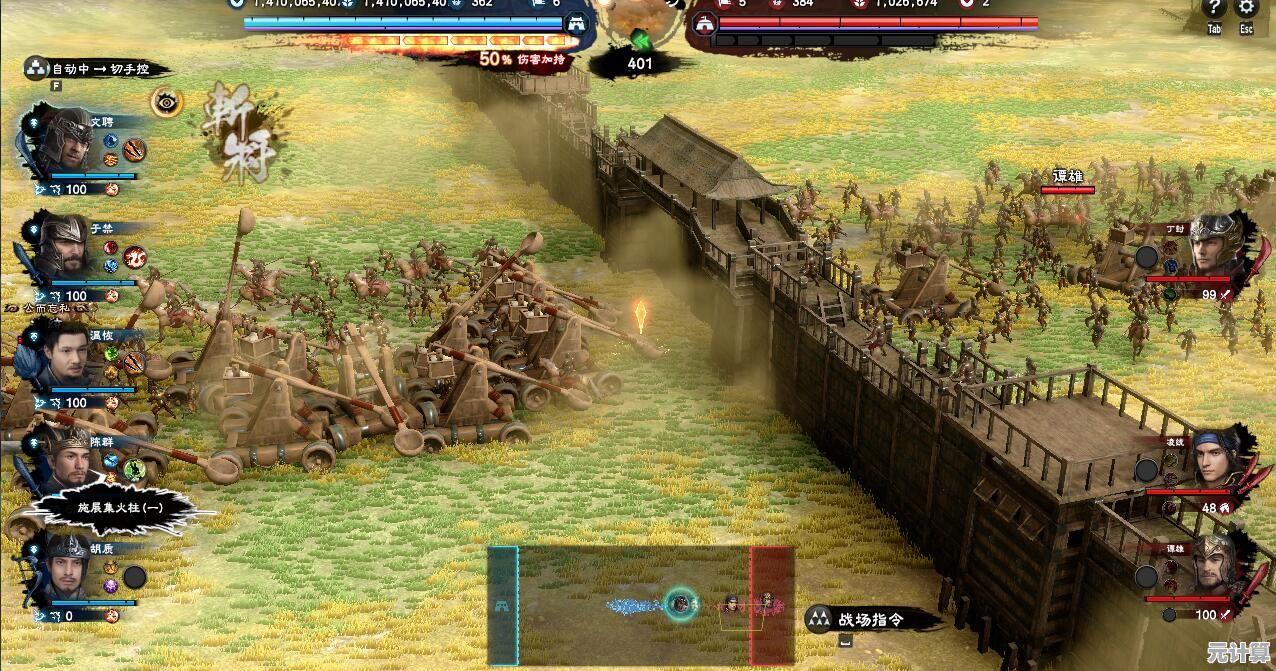Image resolution: width=1276 pixels, height=671 pixels.
Task: Activate 于禁's red dragon skill icon
Action: tap(134, 256)
